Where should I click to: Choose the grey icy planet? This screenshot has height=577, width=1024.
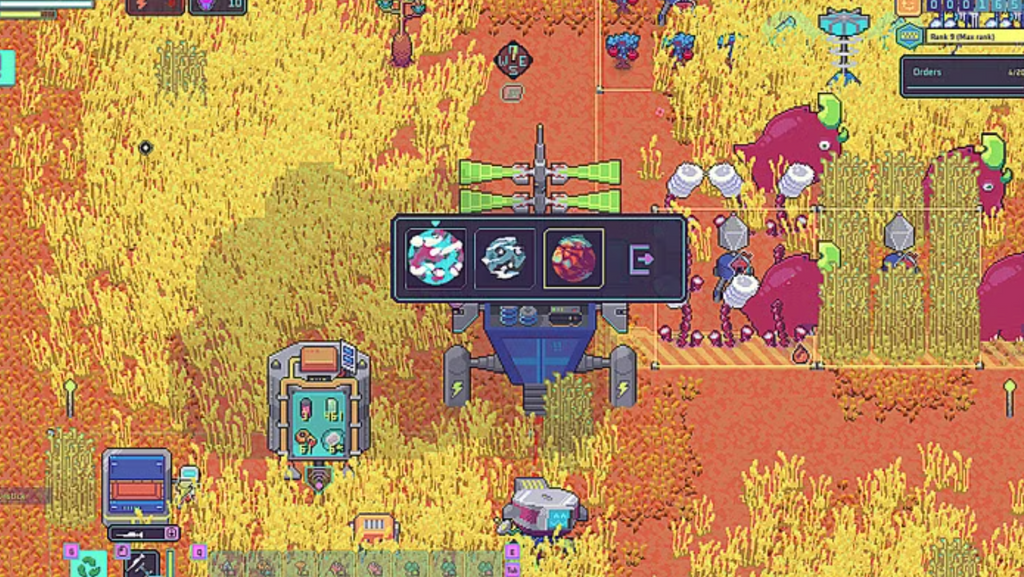[504, 258]
